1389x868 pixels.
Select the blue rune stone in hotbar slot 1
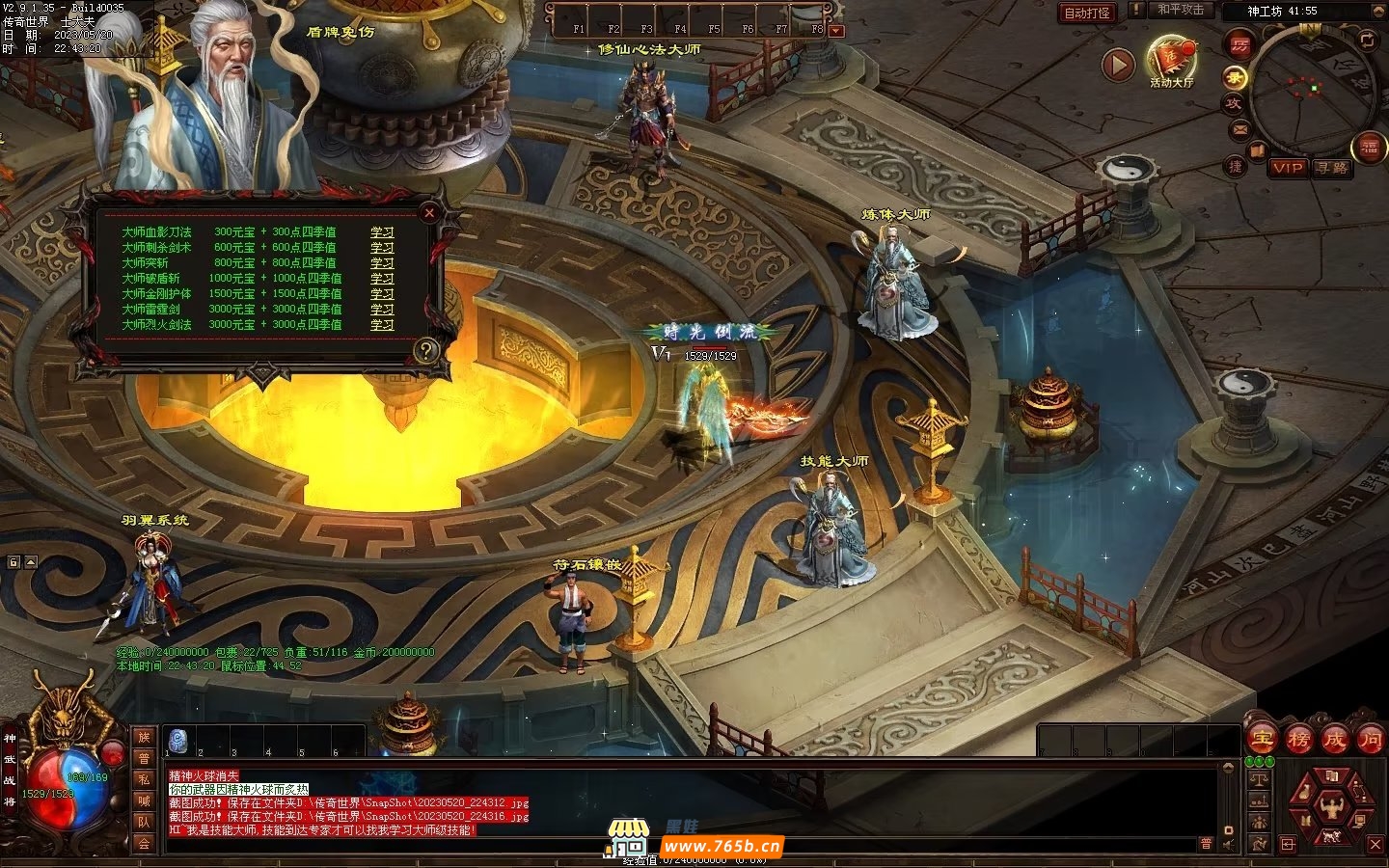(179, 739)
